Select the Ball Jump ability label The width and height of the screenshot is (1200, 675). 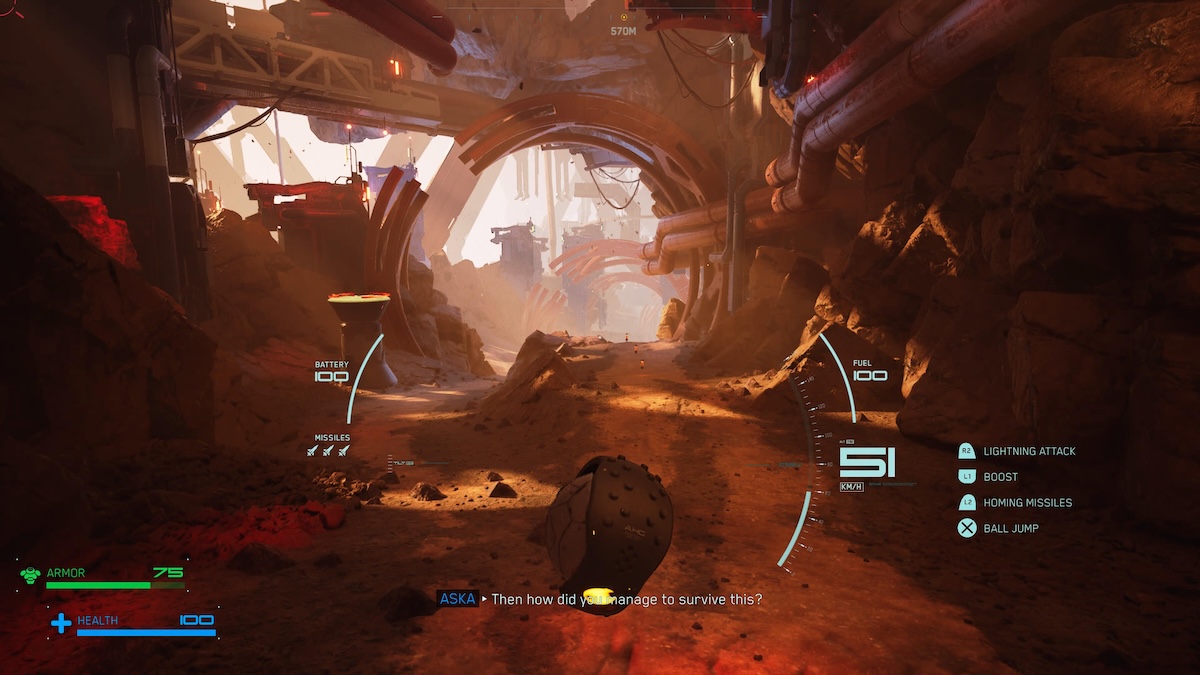point(1010,528)
